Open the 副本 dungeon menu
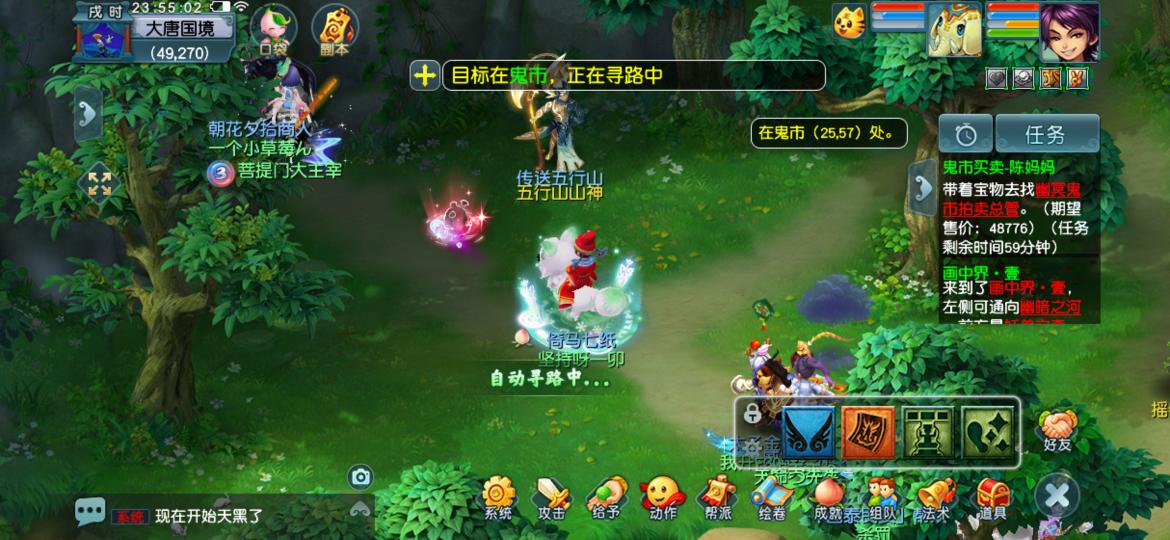 (x=334, y=30)
